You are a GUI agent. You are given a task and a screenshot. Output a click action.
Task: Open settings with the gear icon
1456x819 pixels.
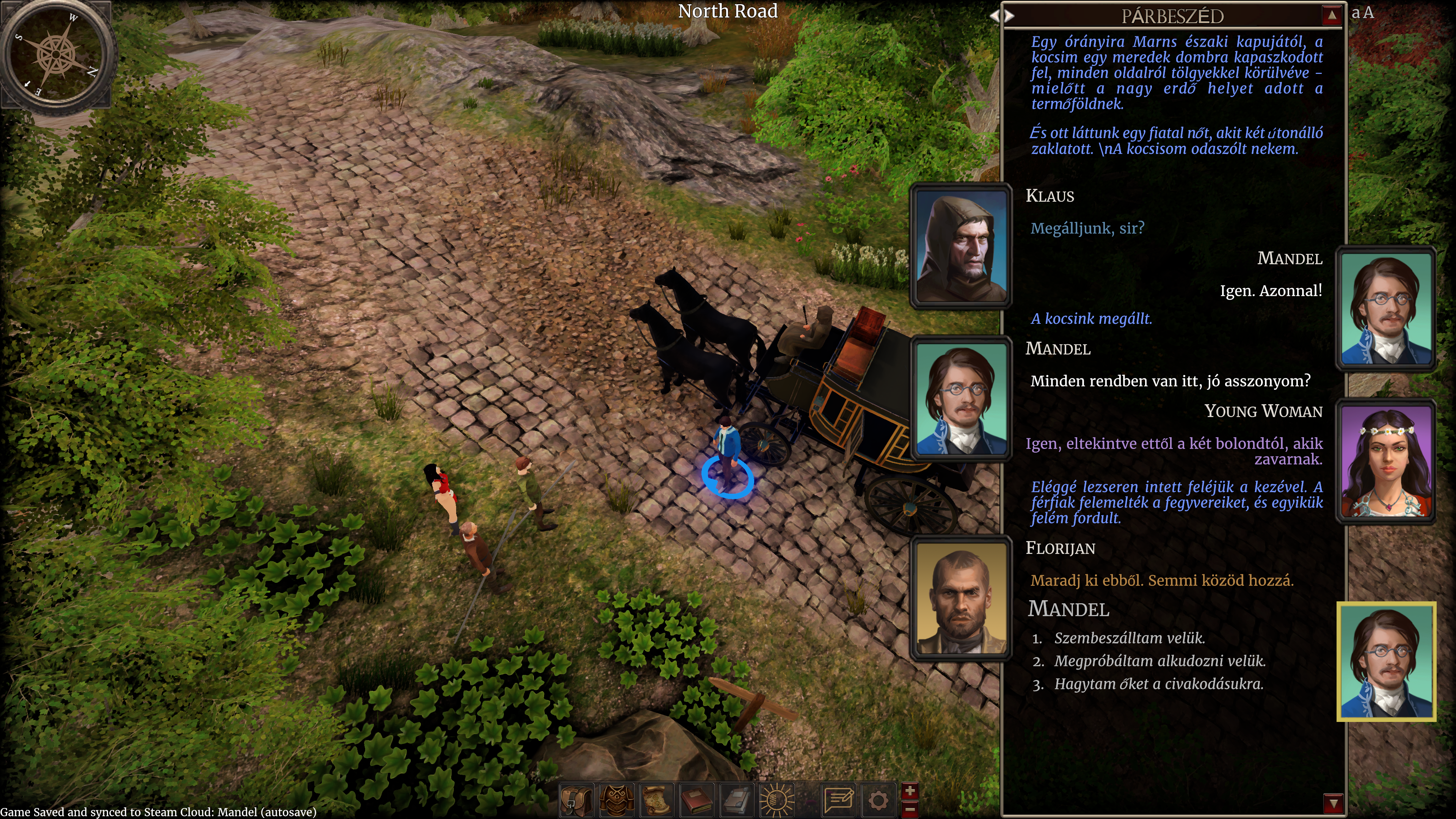pos(878,800)
